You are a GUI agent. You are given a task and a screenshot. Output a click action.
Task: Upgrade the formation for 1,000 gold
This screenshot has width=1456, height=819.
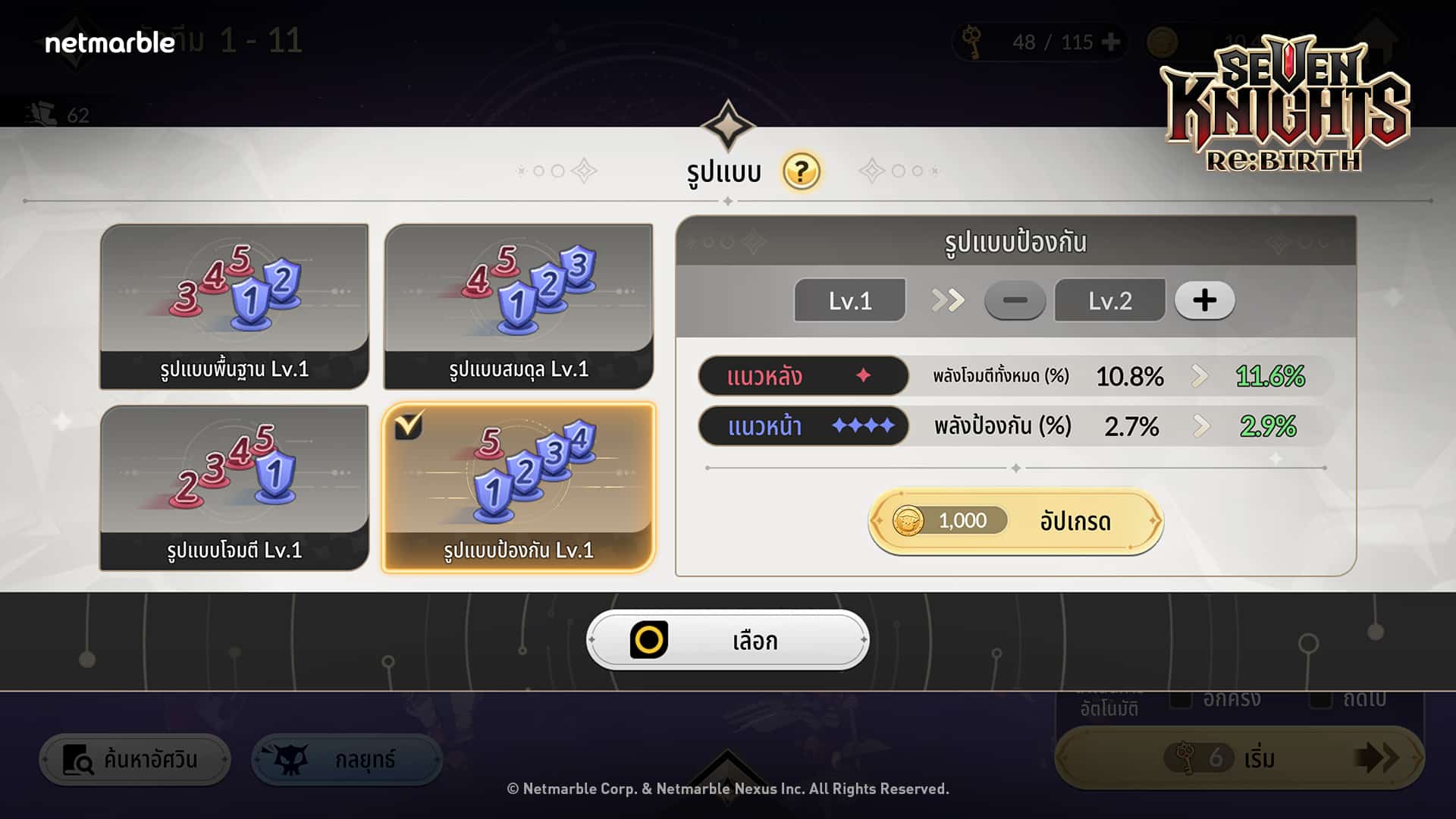1015,521
